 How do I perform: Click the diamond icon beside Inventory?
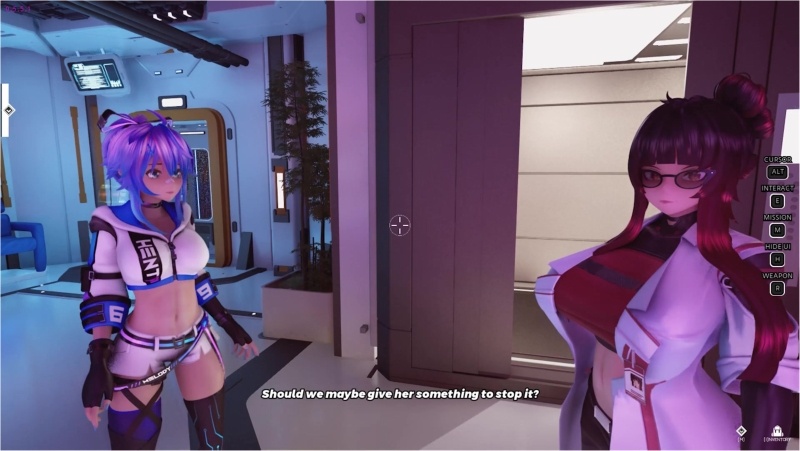click(x=741, y=431)
